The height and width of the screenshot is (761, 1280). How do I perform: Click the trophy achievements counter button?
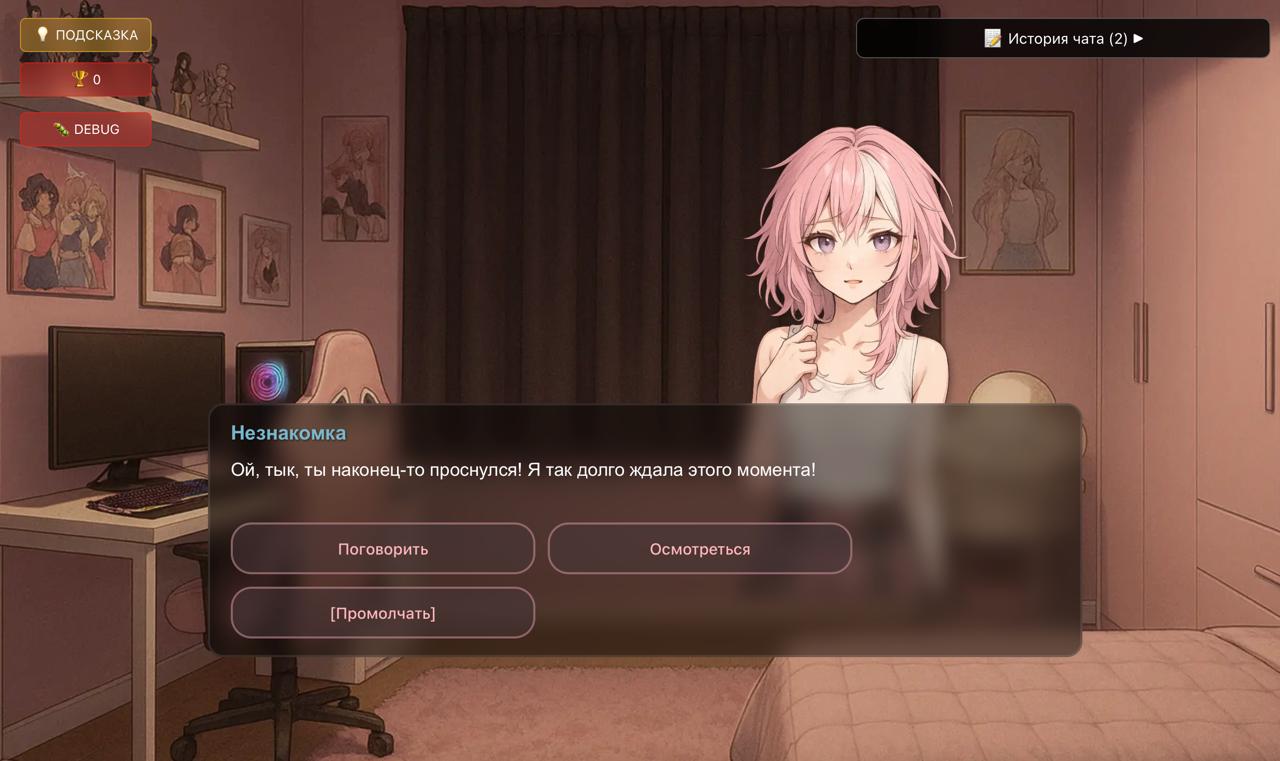click(x=86, y=79)
